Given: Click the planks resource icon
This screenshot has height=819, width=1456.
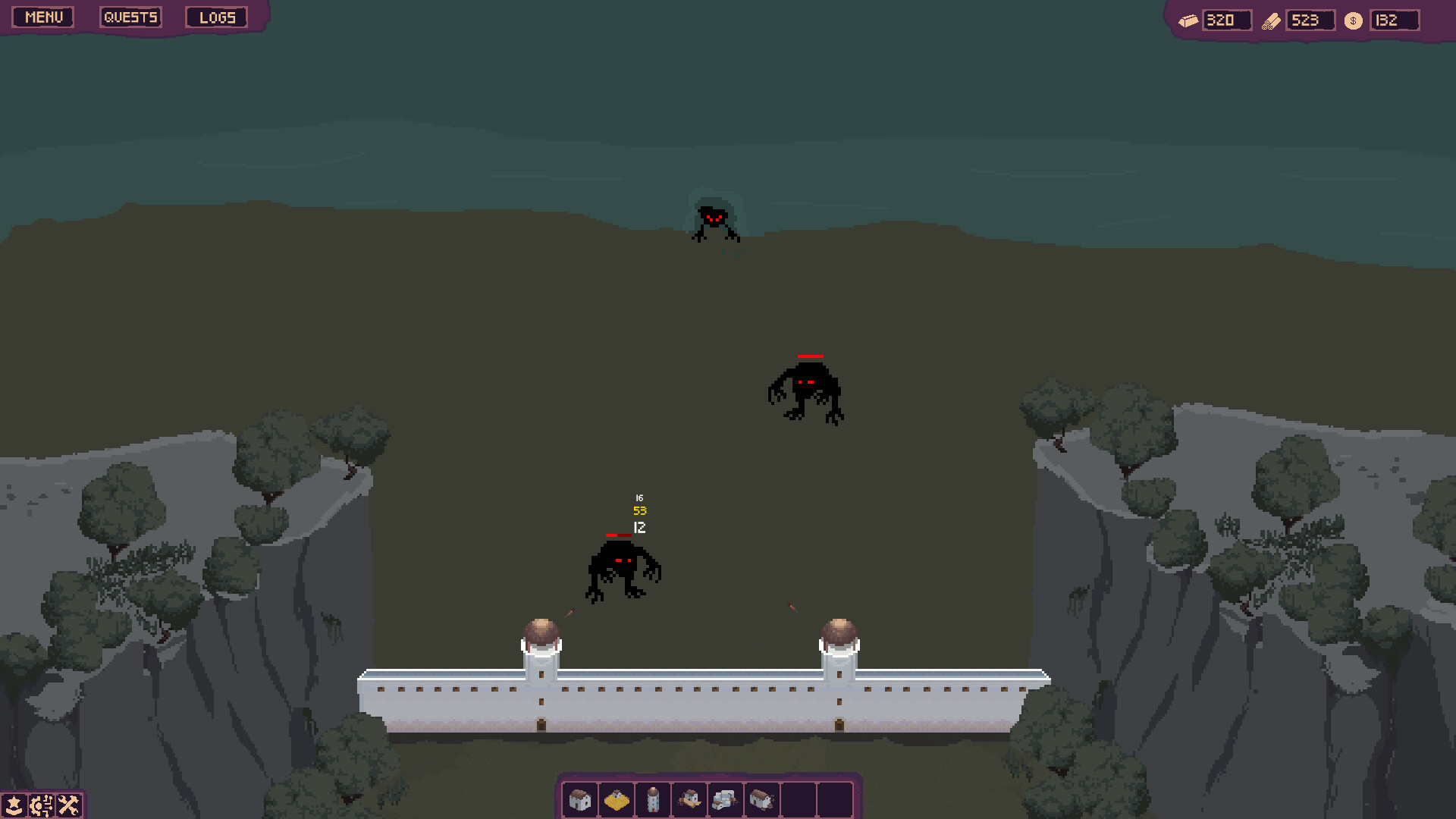Looking at the screenshot, I should coord(1272,20).
